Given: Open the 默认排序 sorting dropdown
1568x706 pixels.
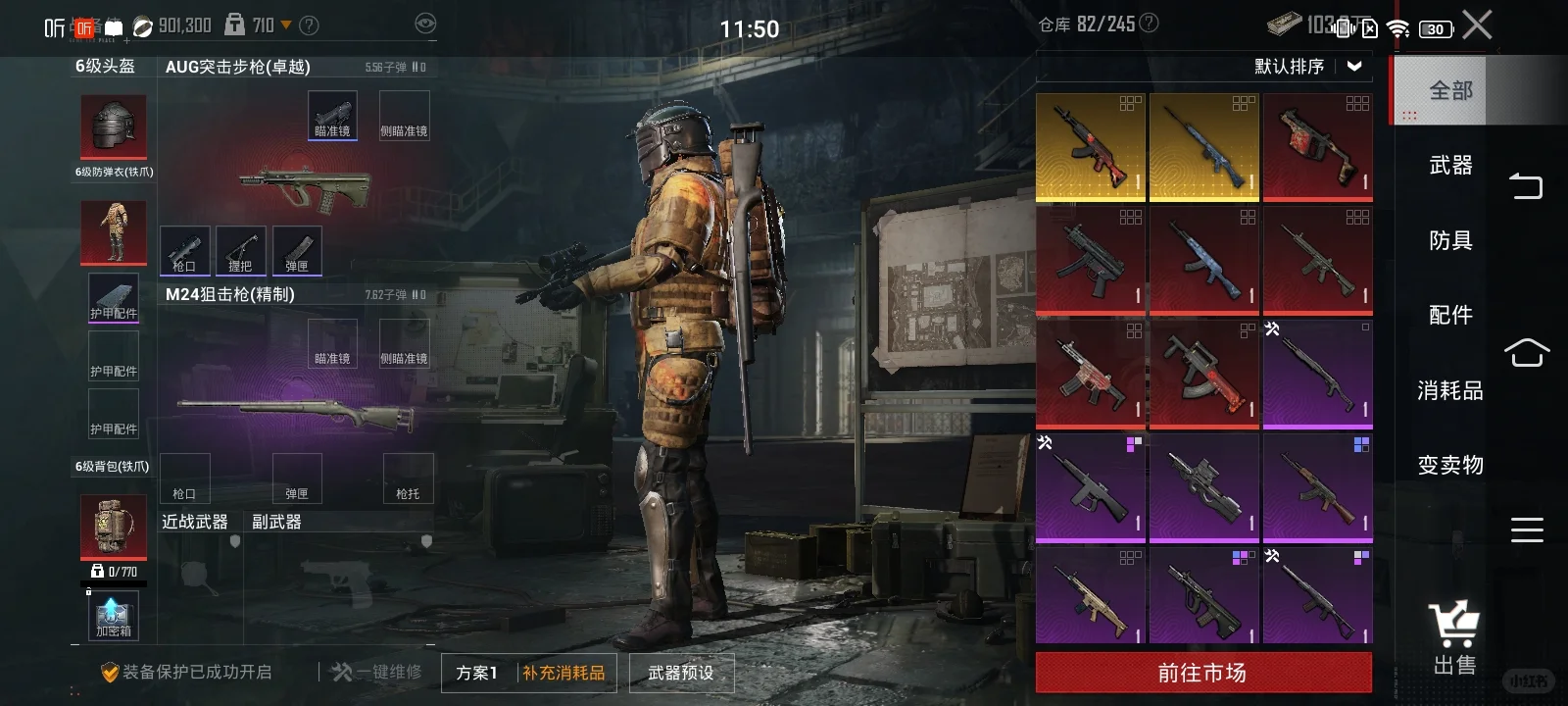Looking at the screenshot, I should pos(1307,67).
